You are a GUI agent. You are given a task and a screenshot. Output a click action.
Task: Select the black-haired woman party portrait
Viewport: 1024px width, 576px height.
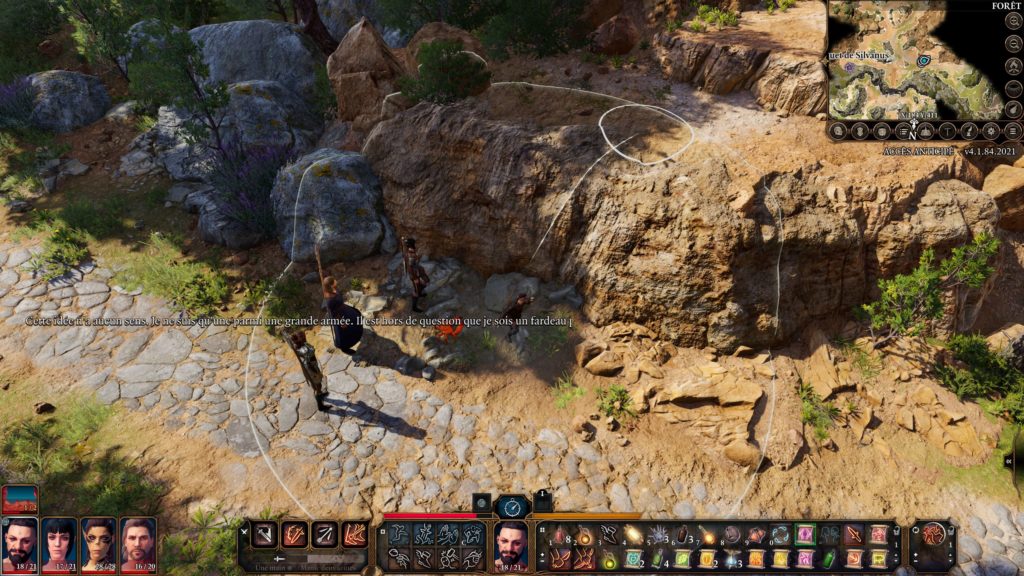click(x=59, y=540)
